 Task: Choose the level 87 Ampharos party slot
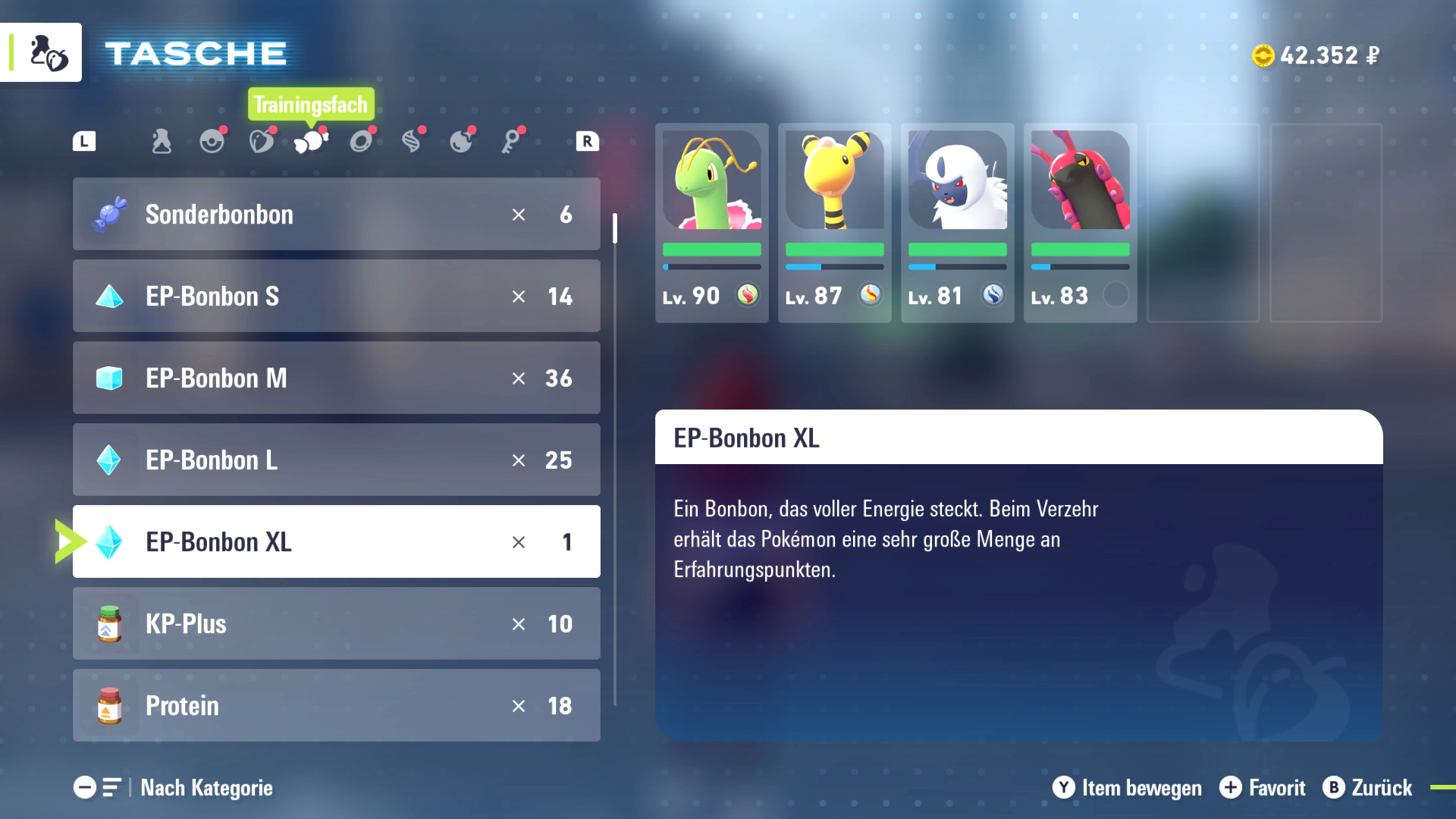(x=834, y=223)
